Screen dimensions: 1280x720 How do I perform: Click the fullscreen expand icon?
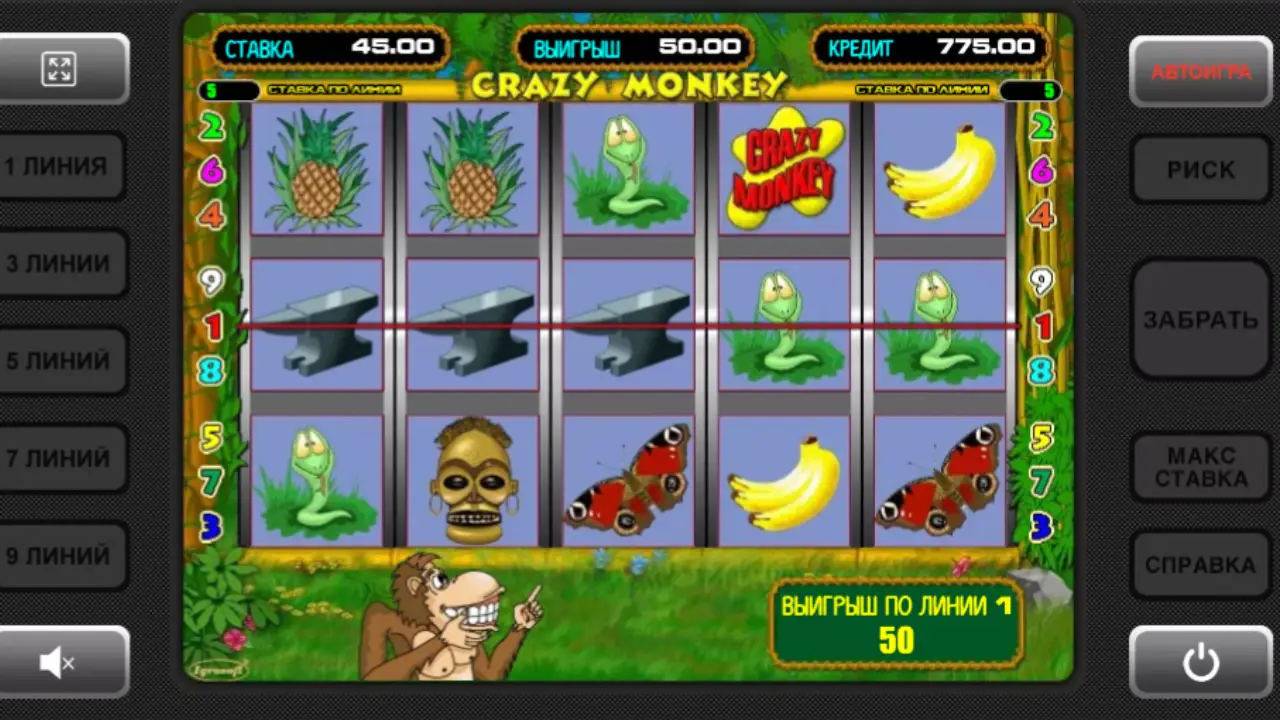62,68
